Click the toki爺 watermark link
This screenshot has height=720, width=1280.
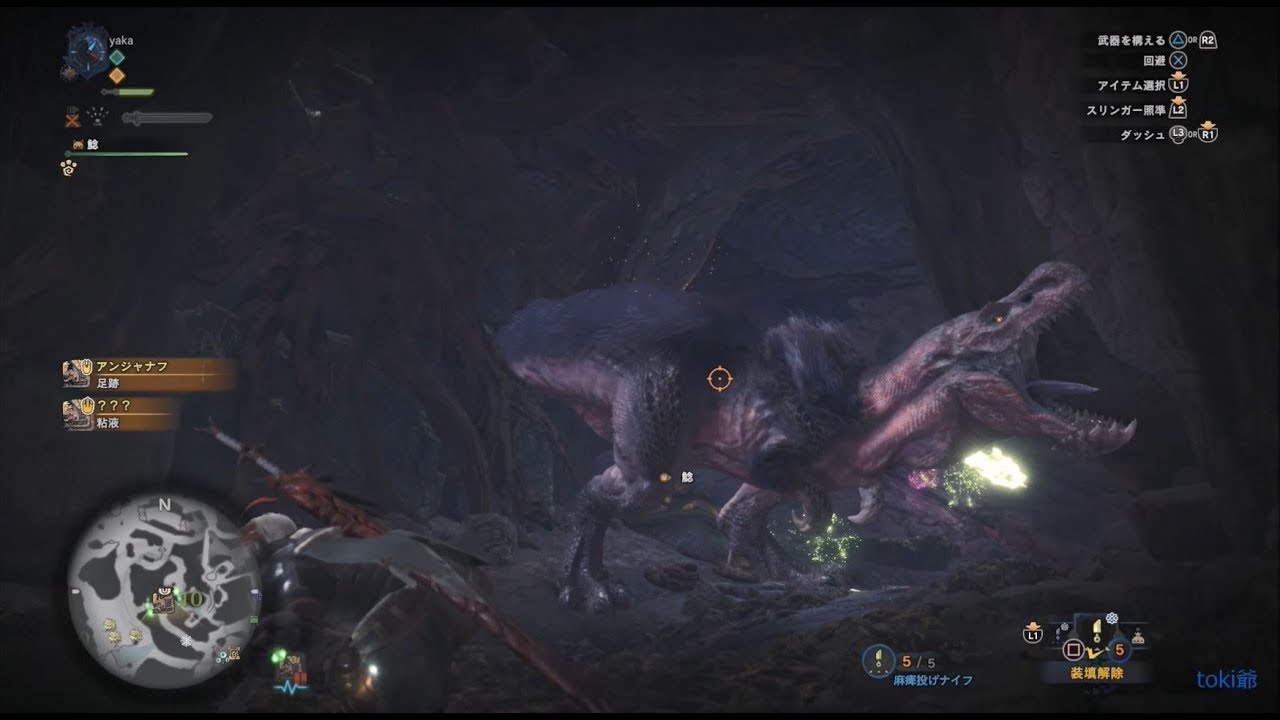pyautogui.click(x=1226, y=677)
